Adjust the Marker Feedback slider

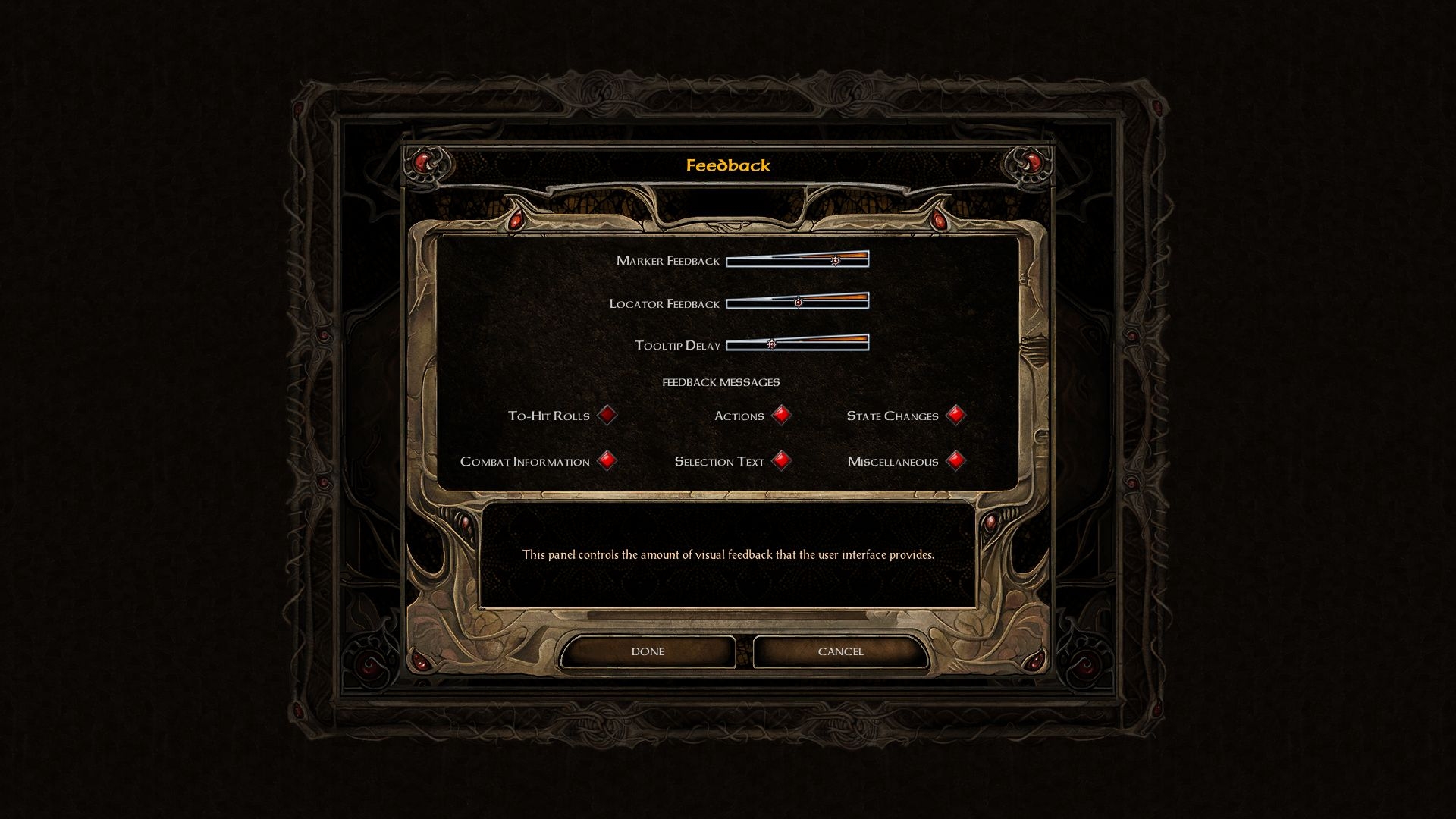(835, 260)
